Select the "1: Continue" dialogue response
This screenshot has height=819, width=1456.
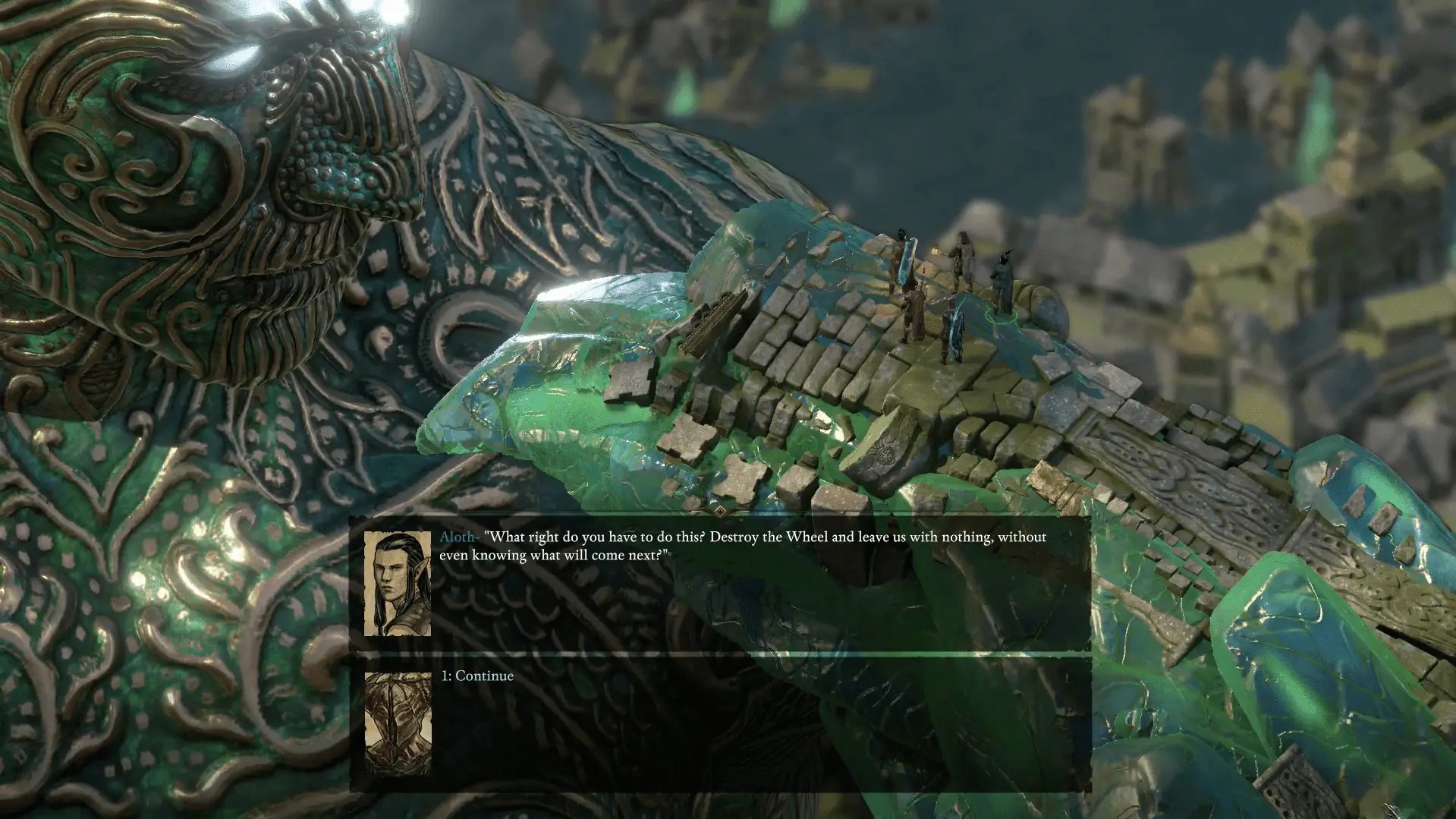click(x=476, y=675)
